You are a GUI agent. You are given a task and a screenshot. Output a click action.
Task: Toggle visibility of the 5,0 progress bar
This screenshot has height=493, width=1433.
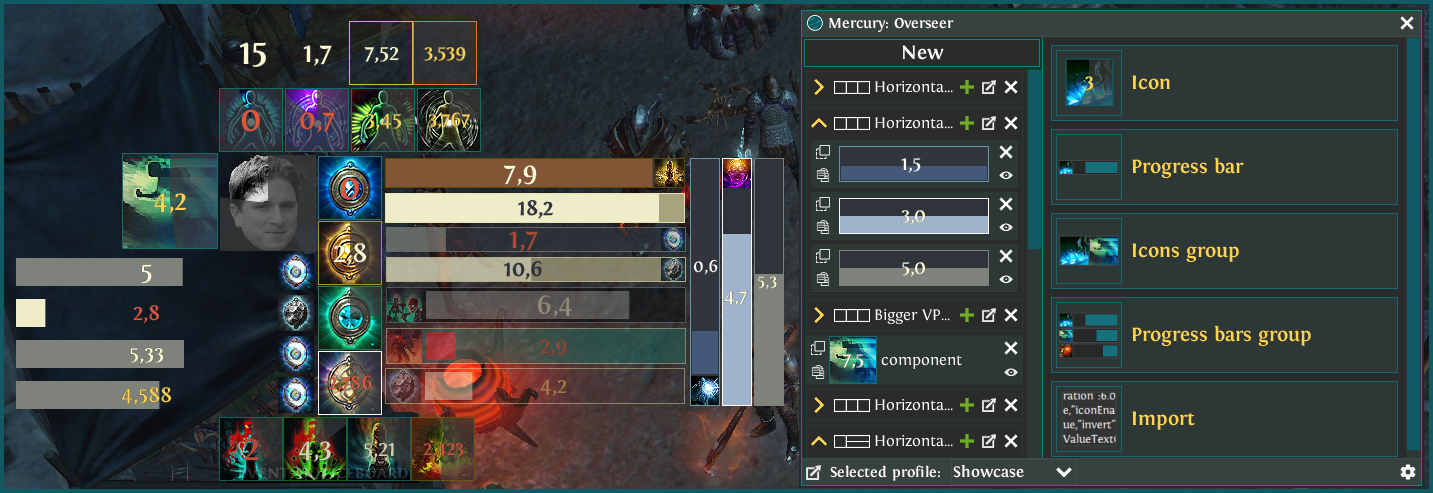point(1006,280)
